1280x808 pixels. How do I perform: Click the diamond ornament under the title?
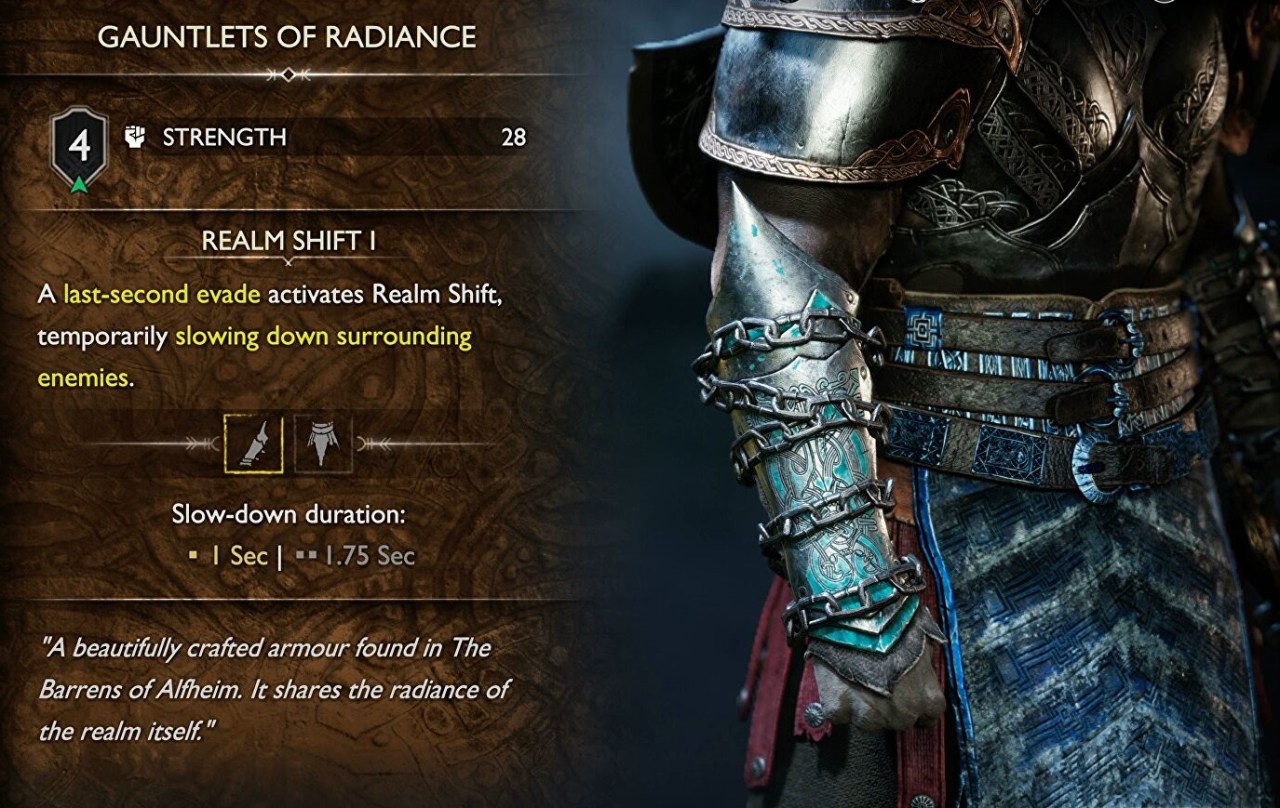pyautogui.click(x=288, y=72)
